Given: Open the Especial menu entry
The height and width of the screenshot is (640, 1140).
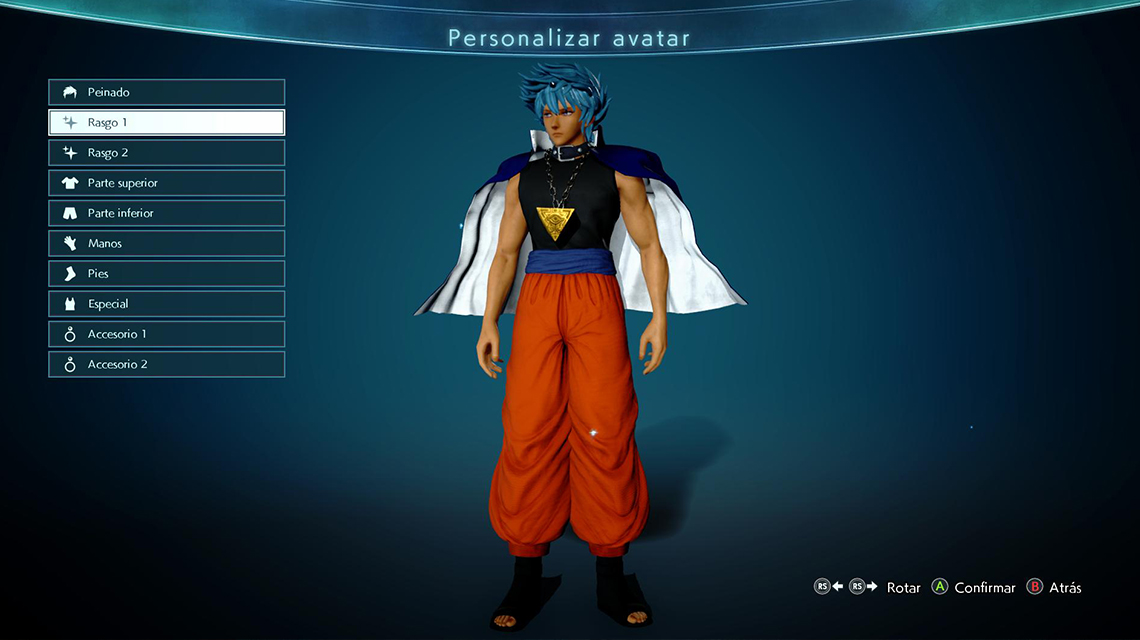Looking at the screenshot, I should click(166, 304).
